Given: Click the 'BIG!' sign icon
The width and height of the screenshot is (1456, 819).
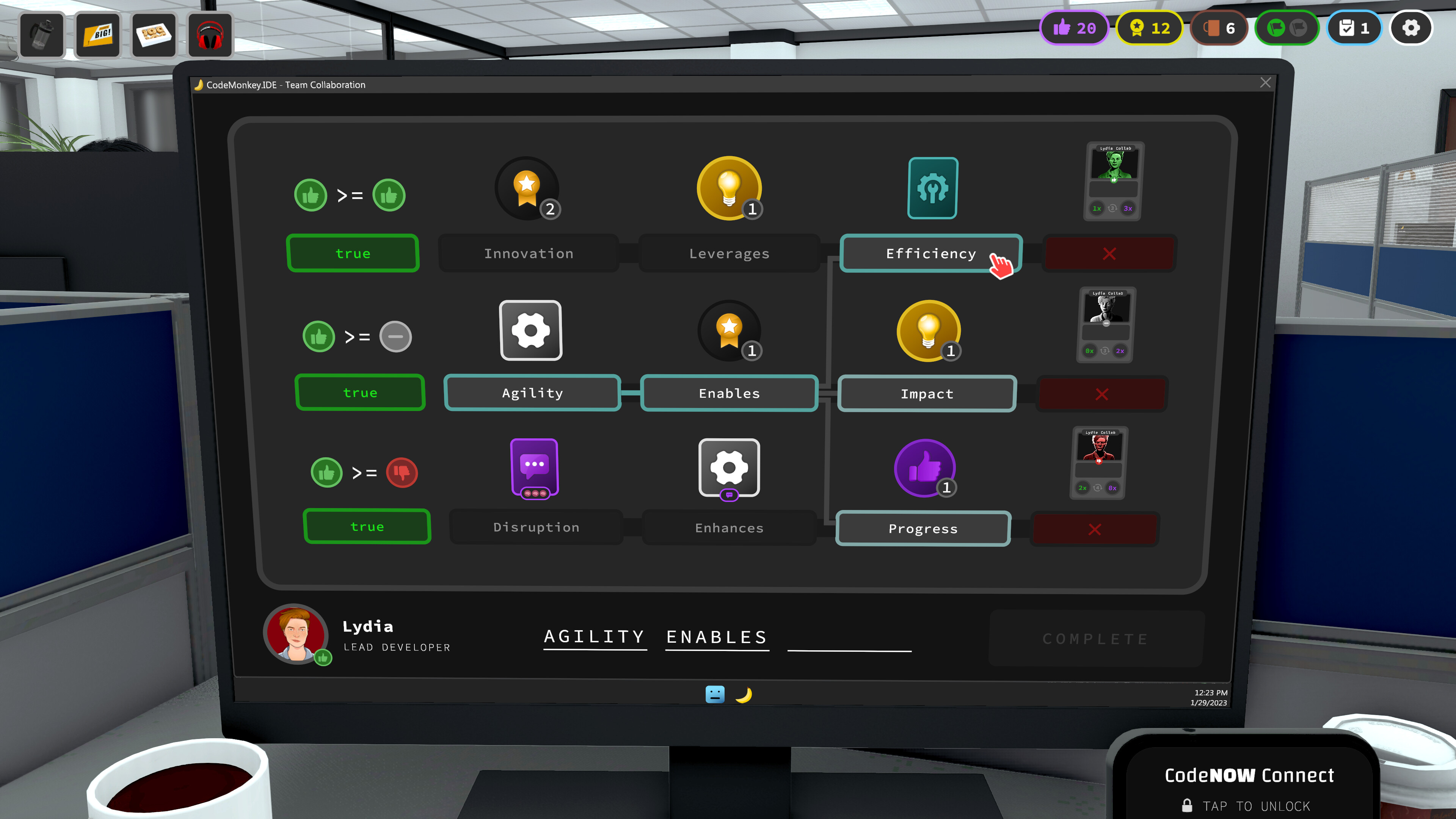Looking at the screenshot, I should pyautogui.click(x=97, y=35).
